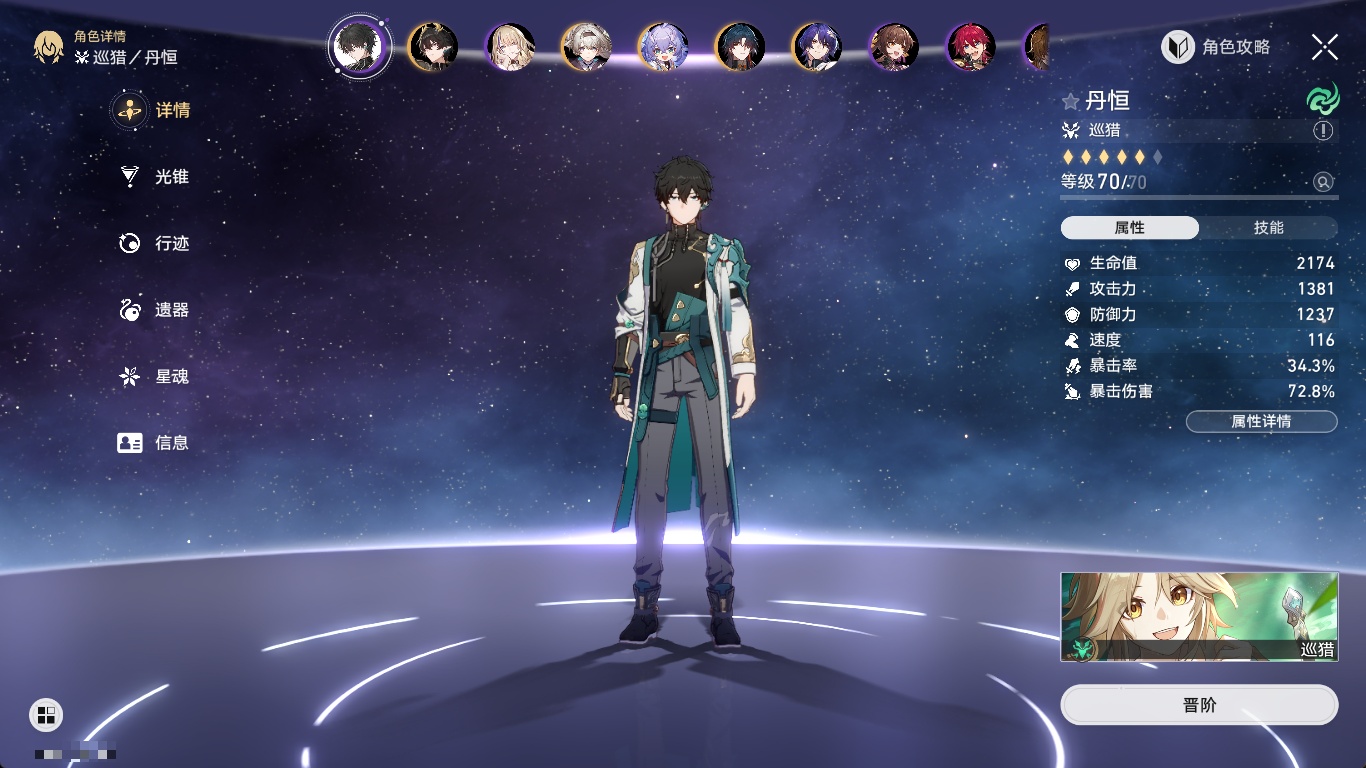This screenshot has width=1366, height=768.
Task: Click the path info exclamation icon
Action: click(1323, 131)
